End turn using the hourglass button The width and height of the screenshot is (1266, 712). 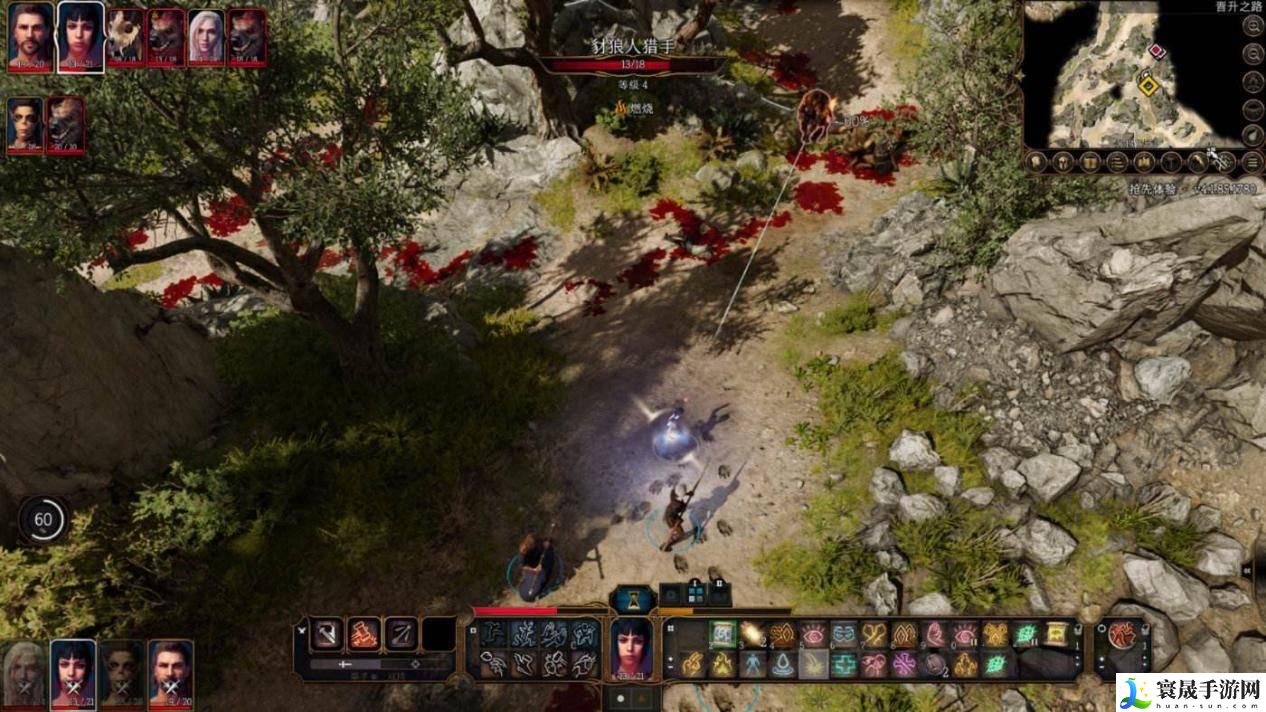[632, 600]
